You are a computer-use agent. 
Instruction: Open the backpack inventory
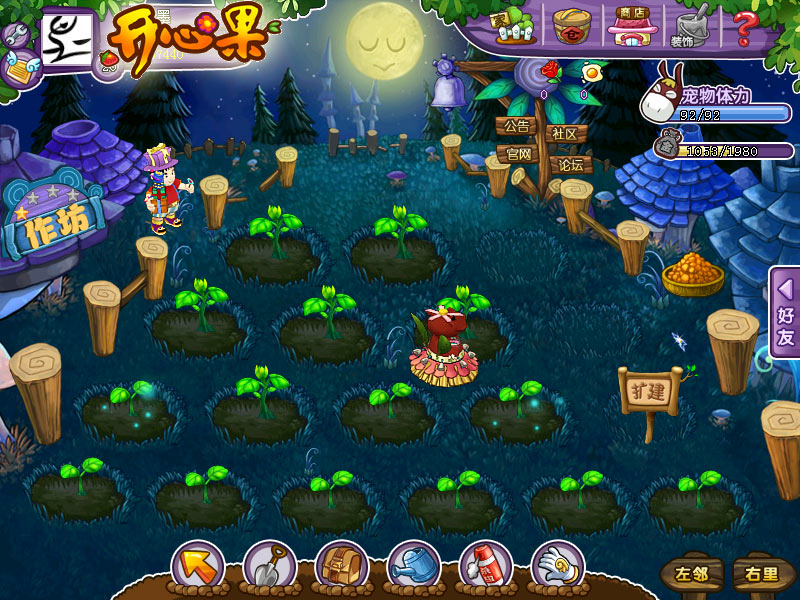pyautogui.click(x=341, y=567)
